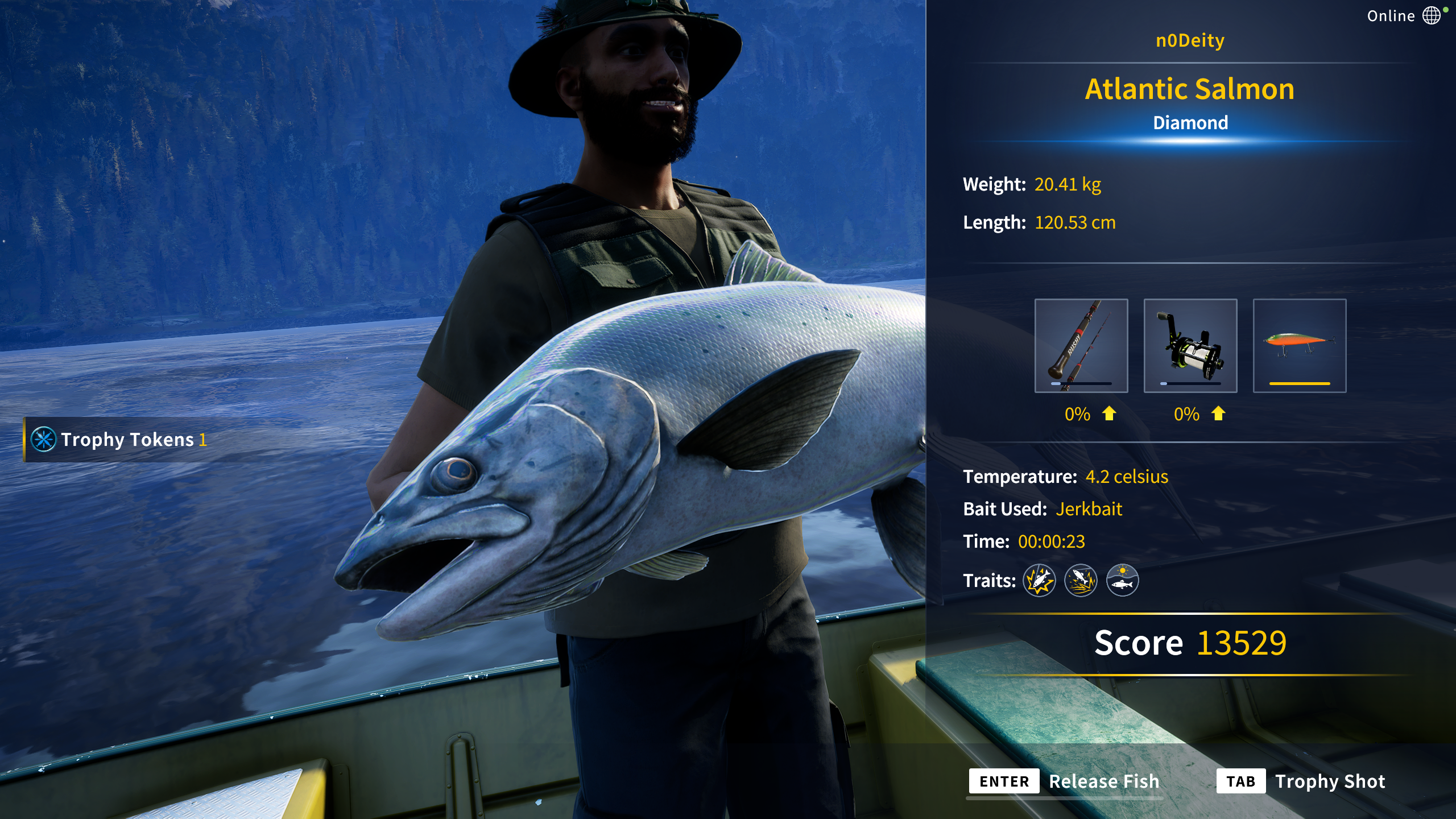This screenshot has width=1456, height=819.
Task: Select the fishing rod equipment slot
Action: (1081, 346)
